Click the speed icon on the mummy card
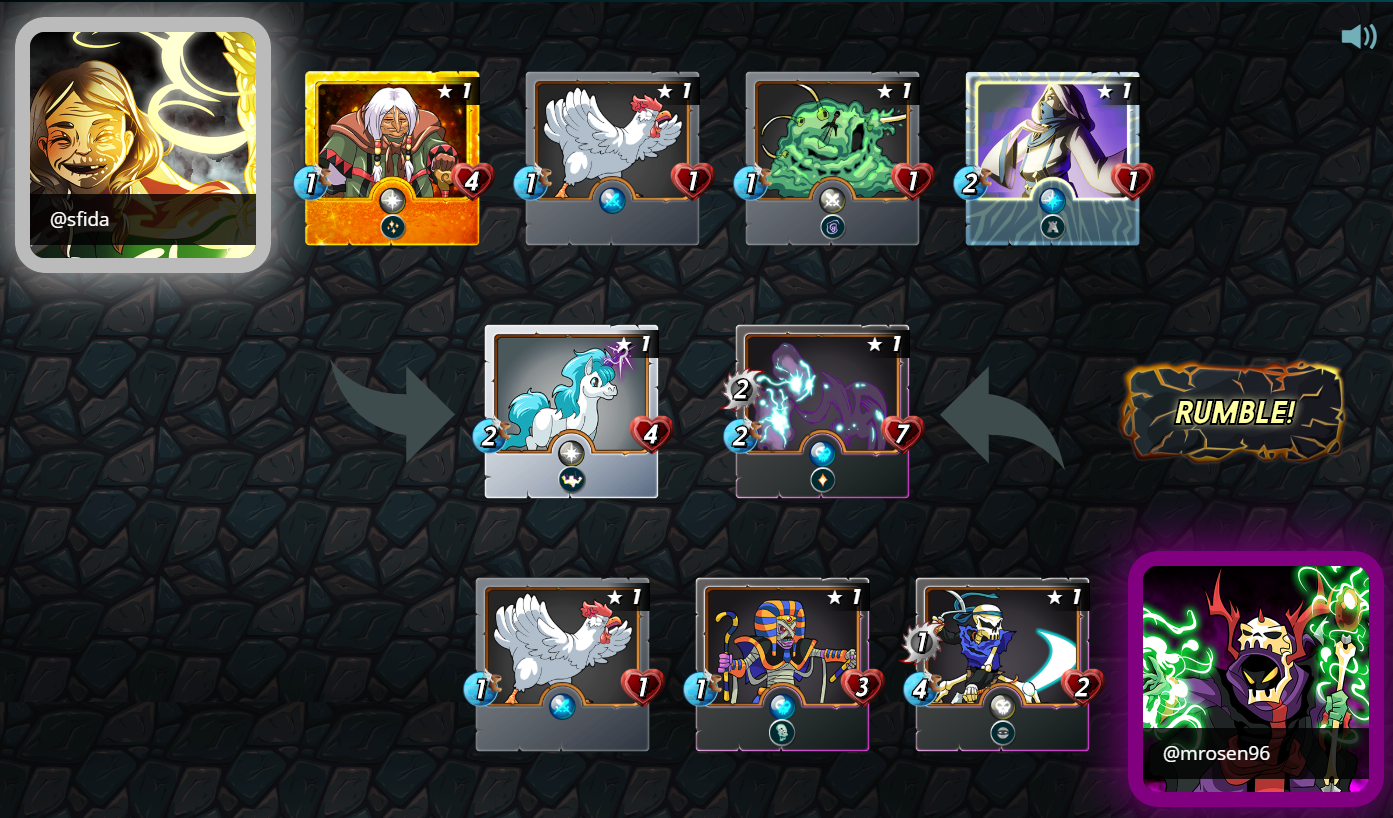The width and height of the screenshot is (1393, 818). [x=700, y=685]
